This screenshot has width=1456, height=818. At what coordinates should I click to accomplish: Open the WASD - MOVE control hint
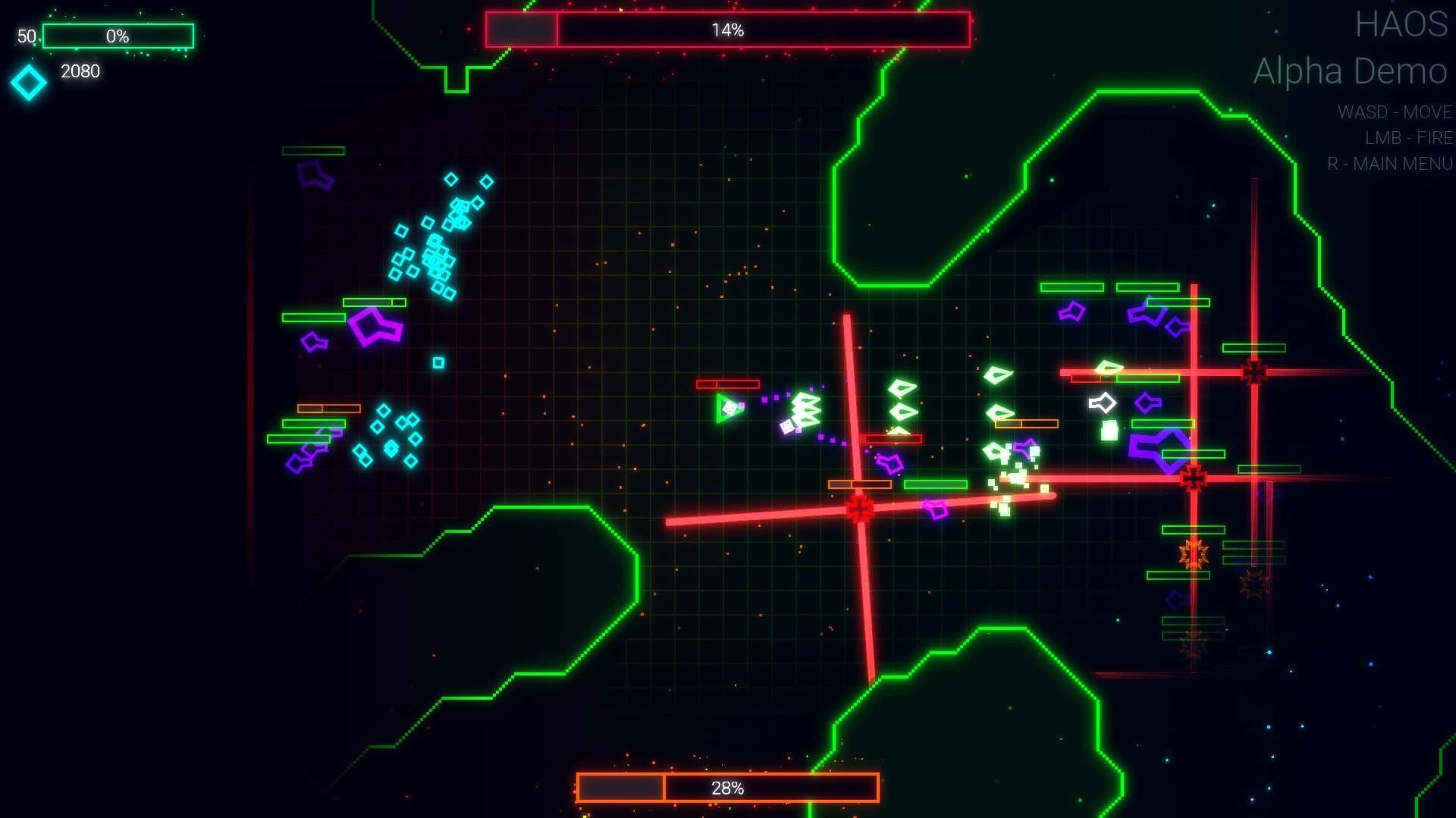pyautogui.click(x=1394, y=112)
